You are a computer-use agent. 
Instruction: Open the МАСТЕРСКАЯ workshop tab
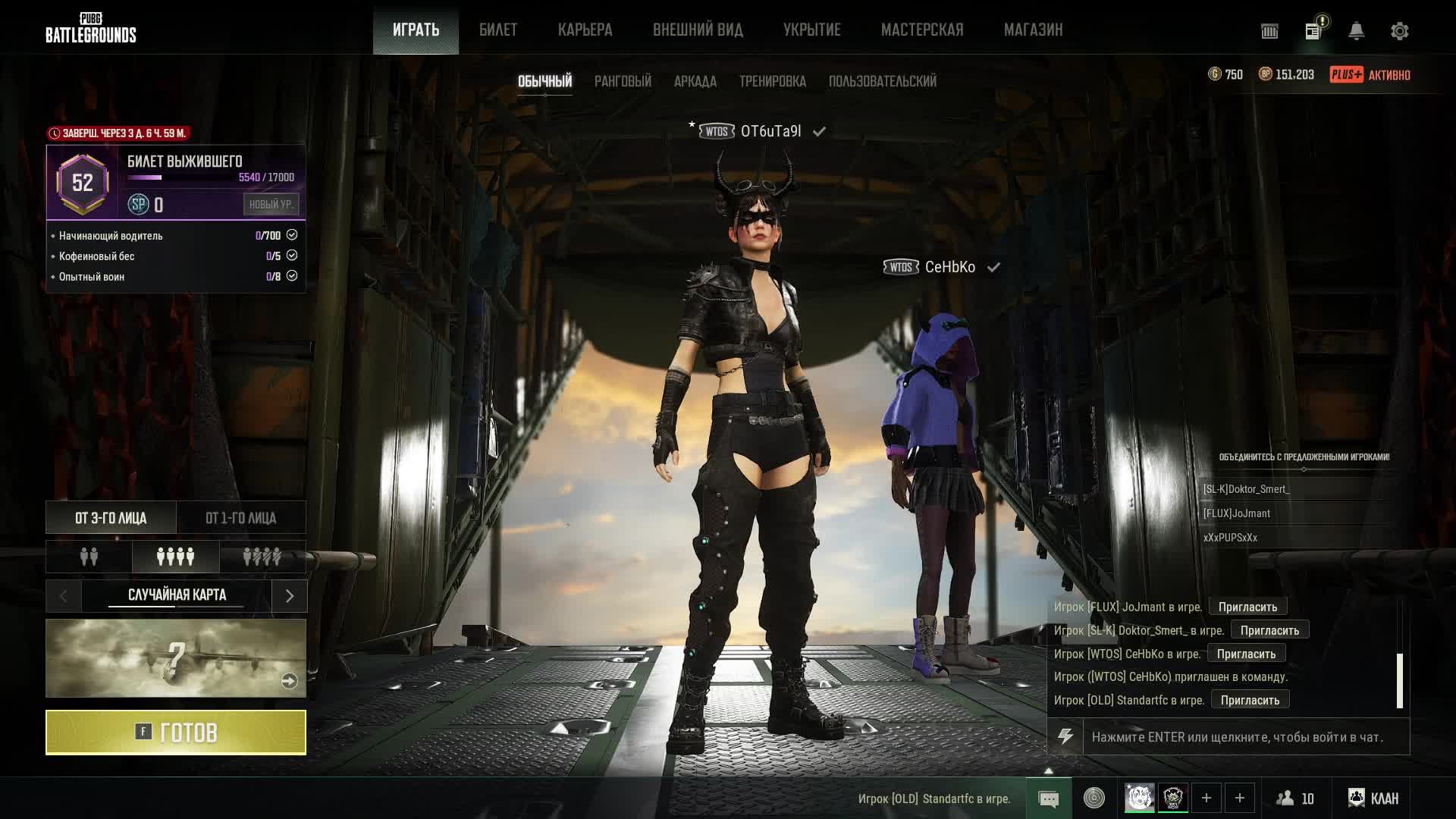[x=921, y=30]
